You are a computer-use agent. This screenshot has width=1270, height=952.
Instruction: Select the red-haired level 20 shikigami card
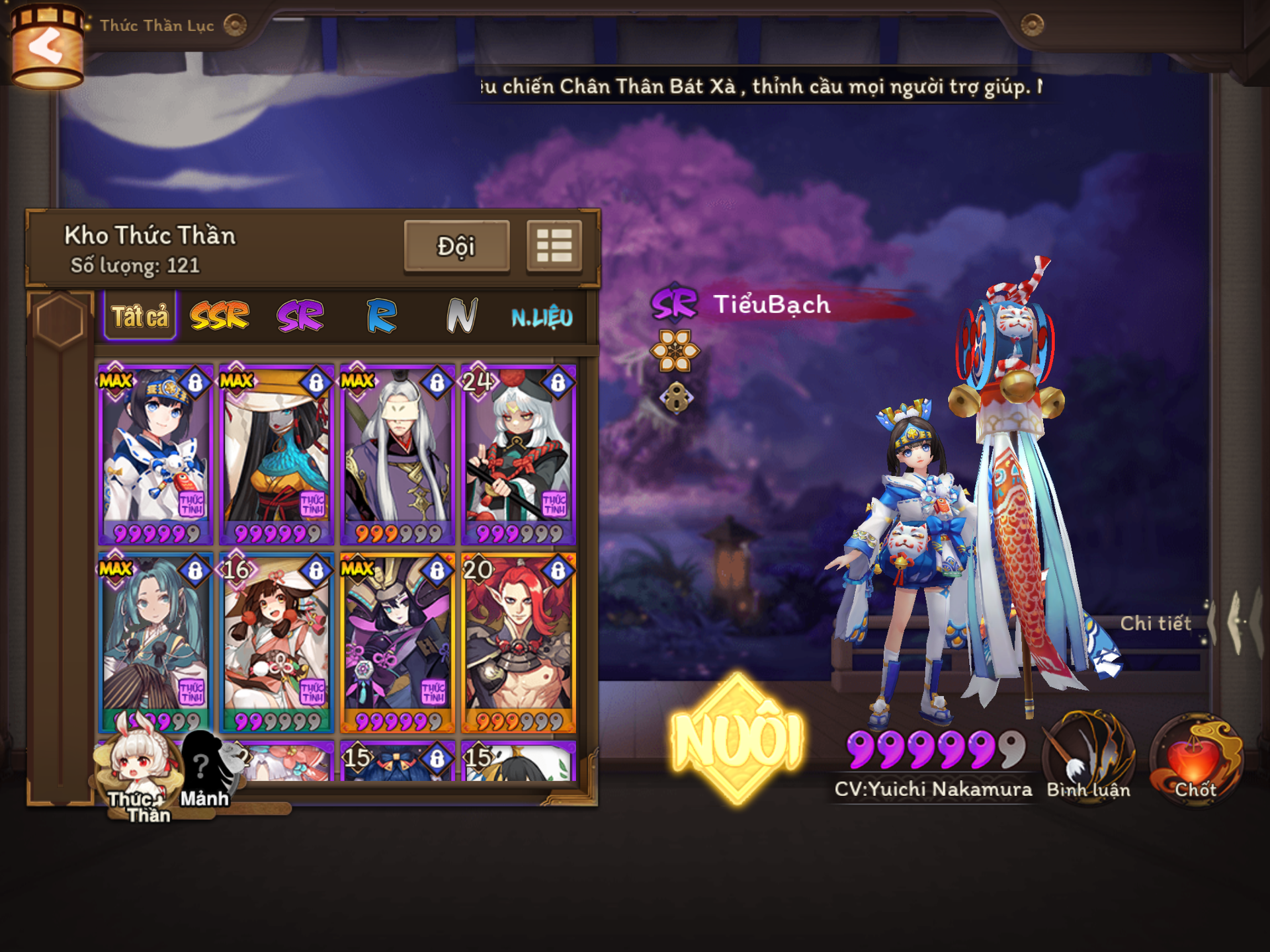pyautogui.click(x=519, y=643)
